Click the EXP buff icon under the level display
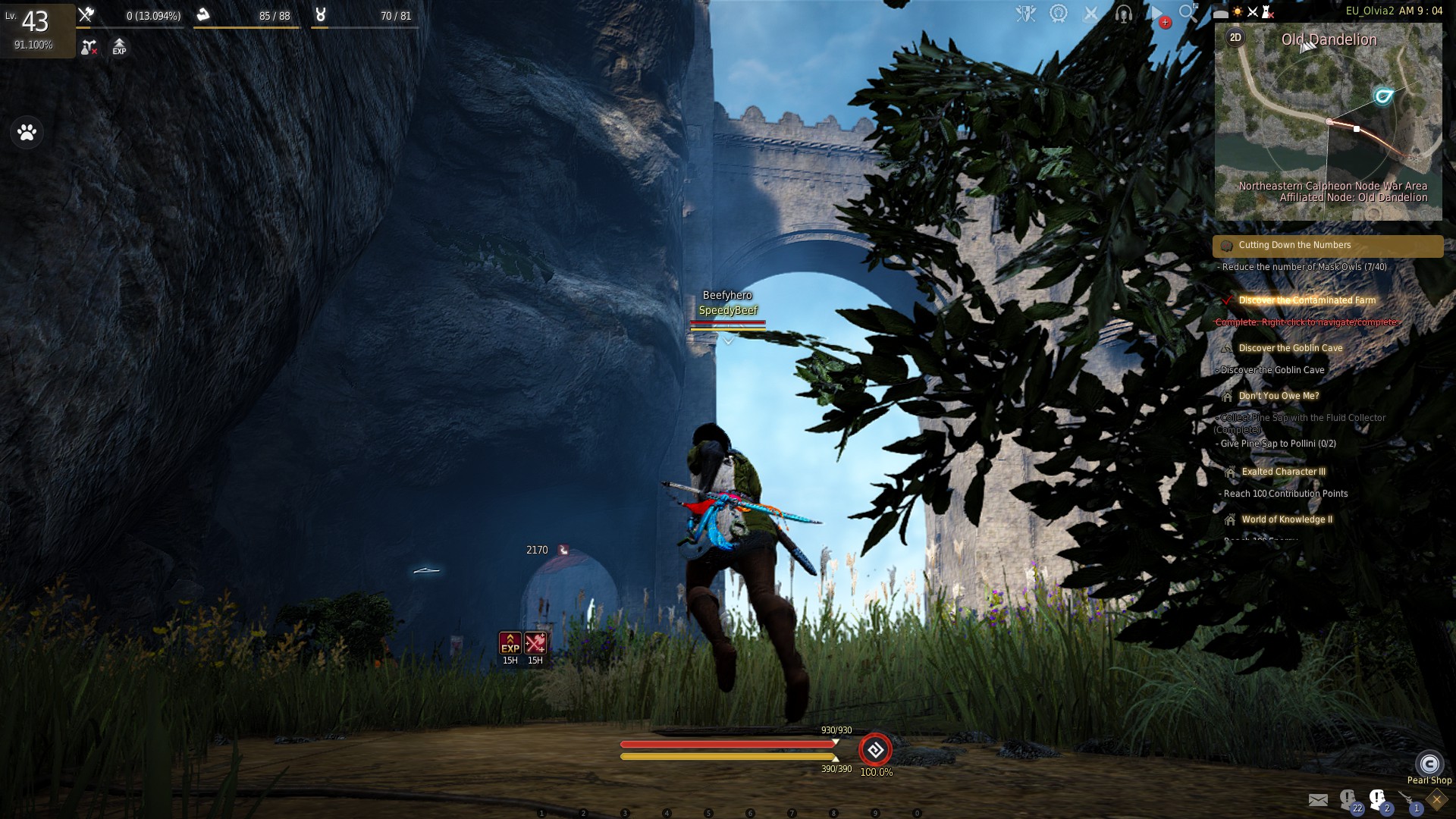Image resolution: width=1456 pixels, height=819 pixels. point(118,47)
